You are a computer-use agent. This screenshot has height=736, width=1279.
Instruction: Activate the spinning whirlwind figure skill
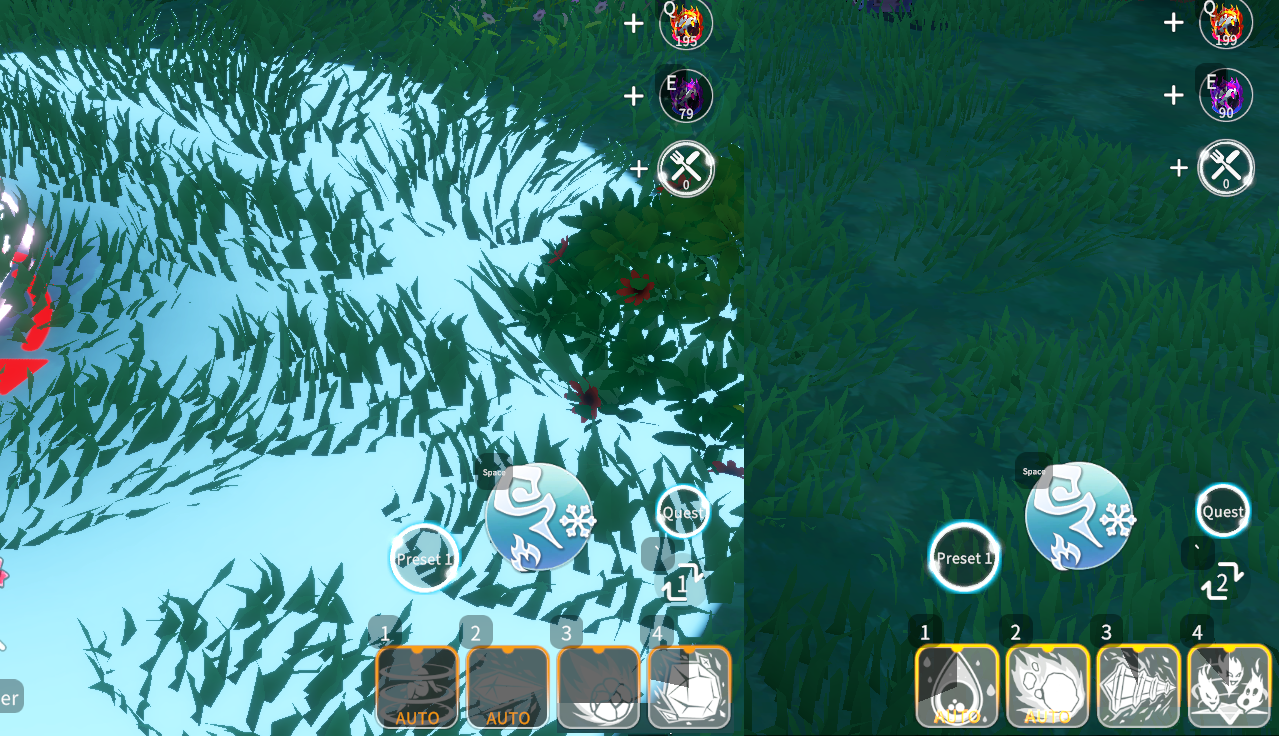click(x=417, y=686)
